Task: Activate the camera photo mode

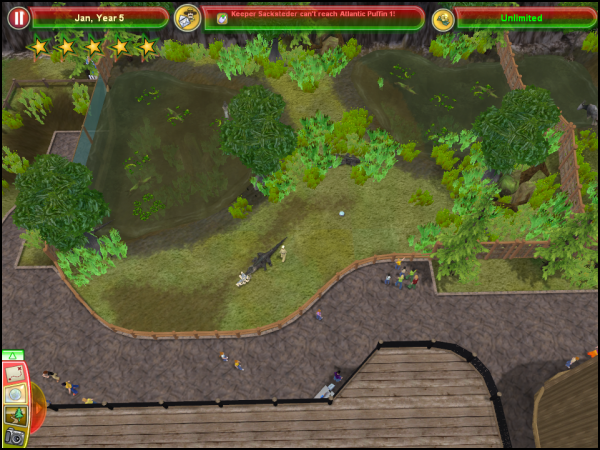Action: [14, 436]
